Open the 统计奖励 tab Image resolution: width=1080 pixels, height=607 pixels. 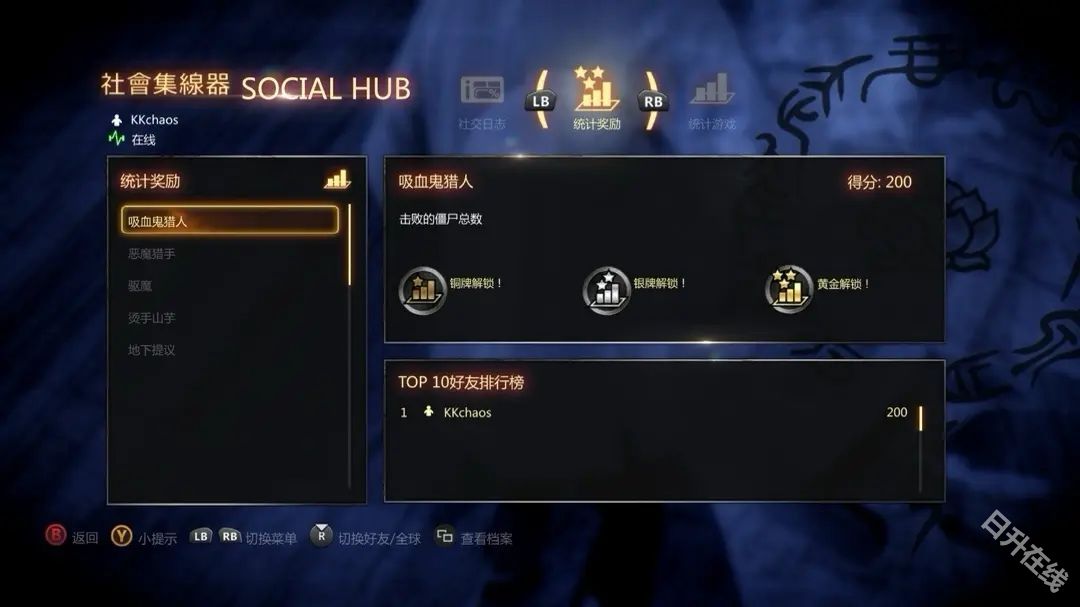tap(597, 100)
